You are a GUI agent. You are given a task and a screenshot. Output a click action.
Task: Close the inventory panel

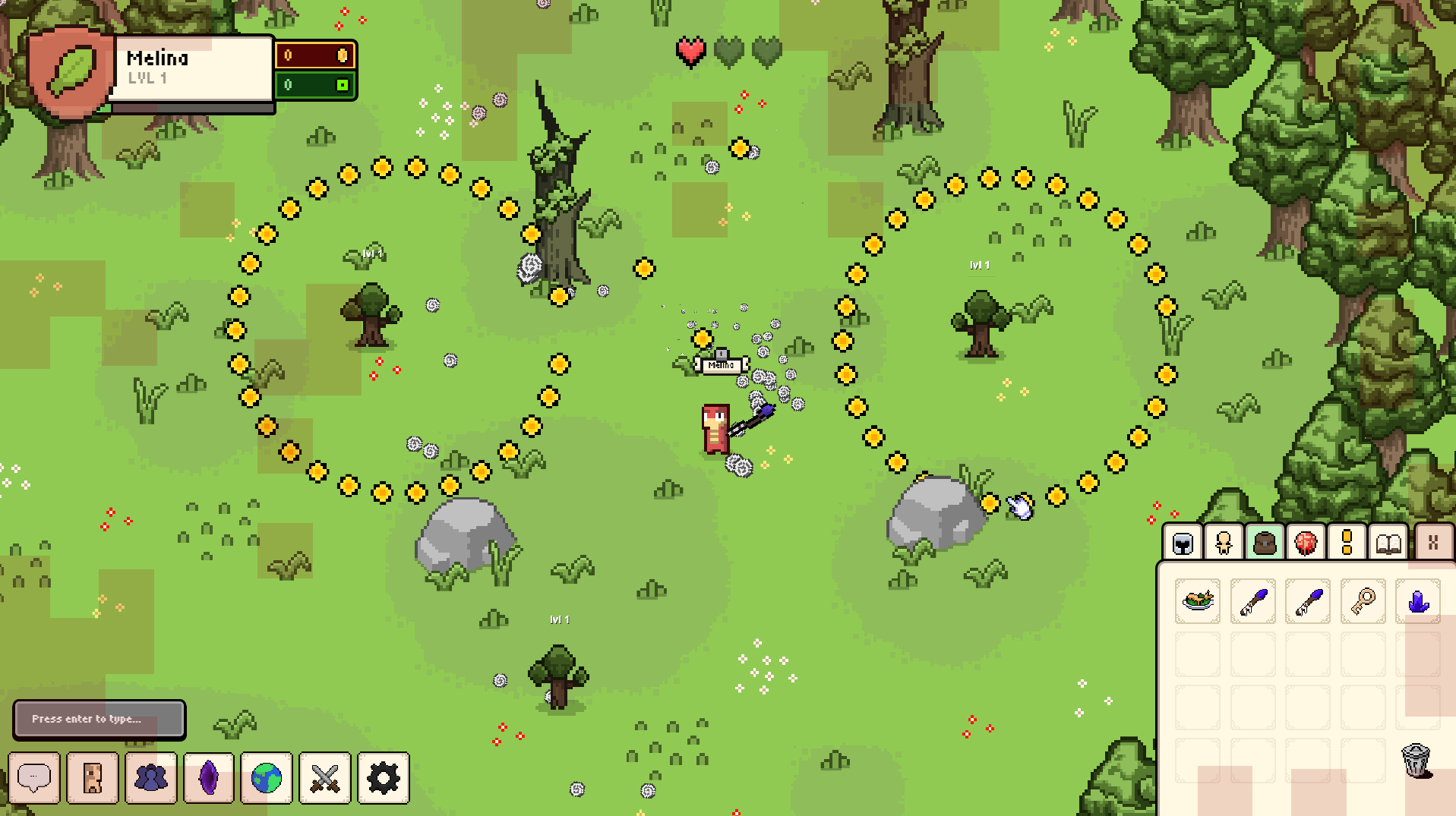[x=1433, y=543]
